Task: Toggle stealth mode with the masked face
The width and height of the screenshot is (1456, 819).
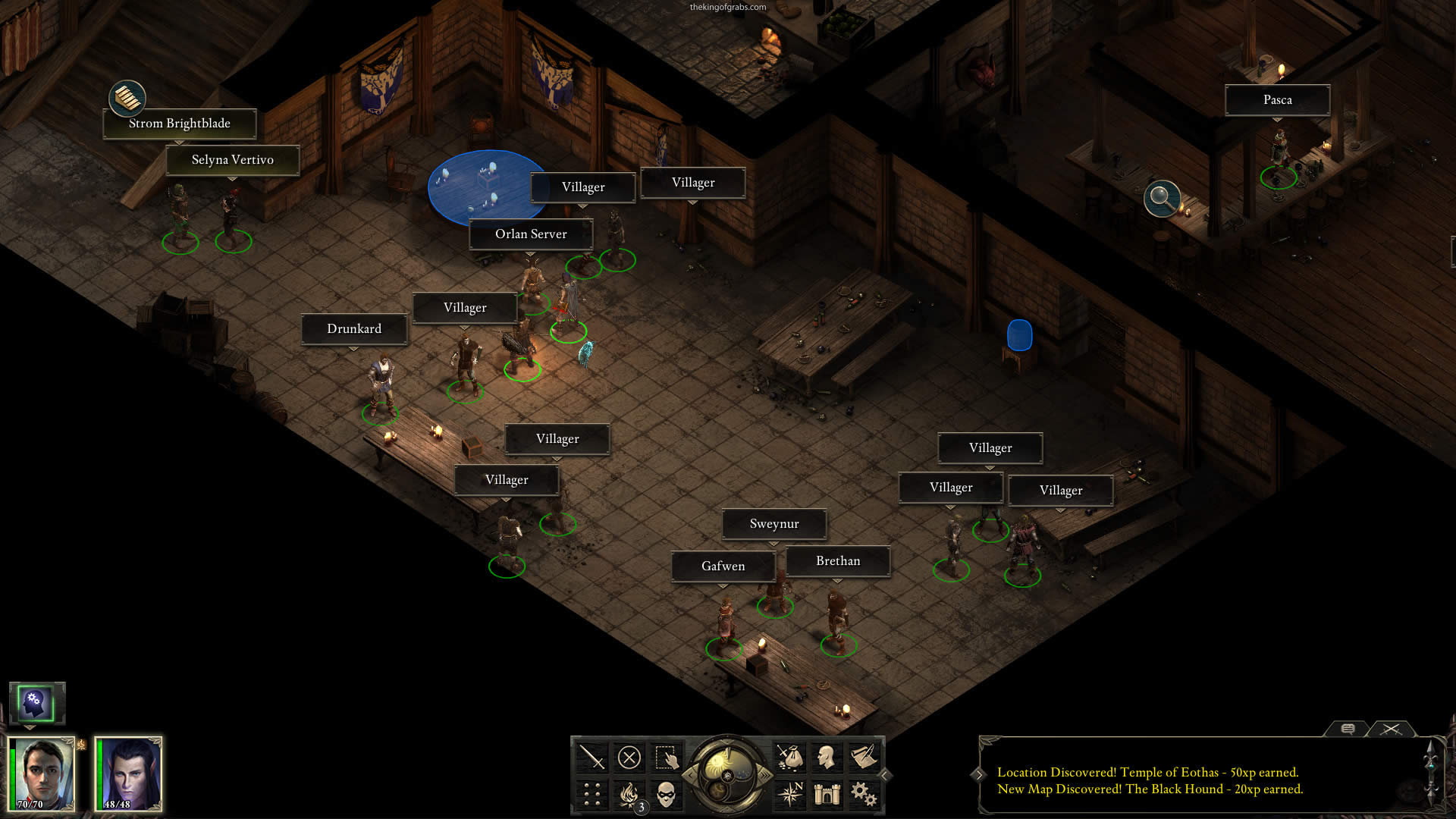Action: (667, 794)
